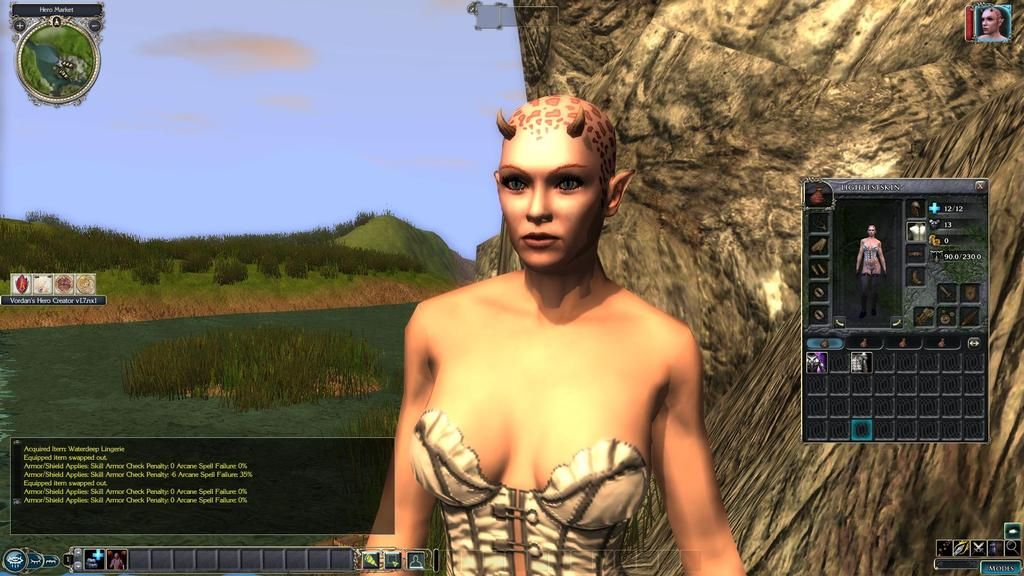This screenshot has height=576, width=1024.
Task: Click the equipped chest armor slot
Action: click(x=916, y=231)
